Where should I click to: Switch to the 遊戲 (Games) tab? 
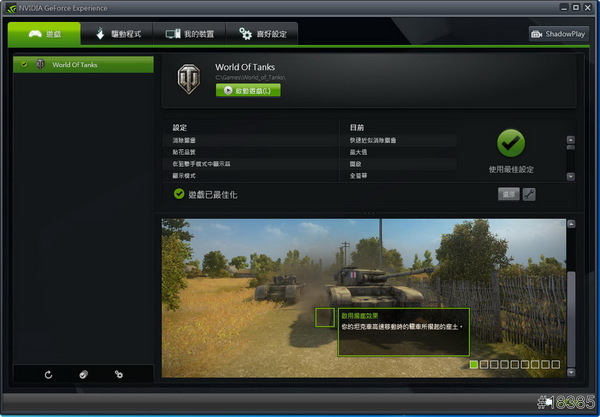pyautogui.click(x=43, y=34)
